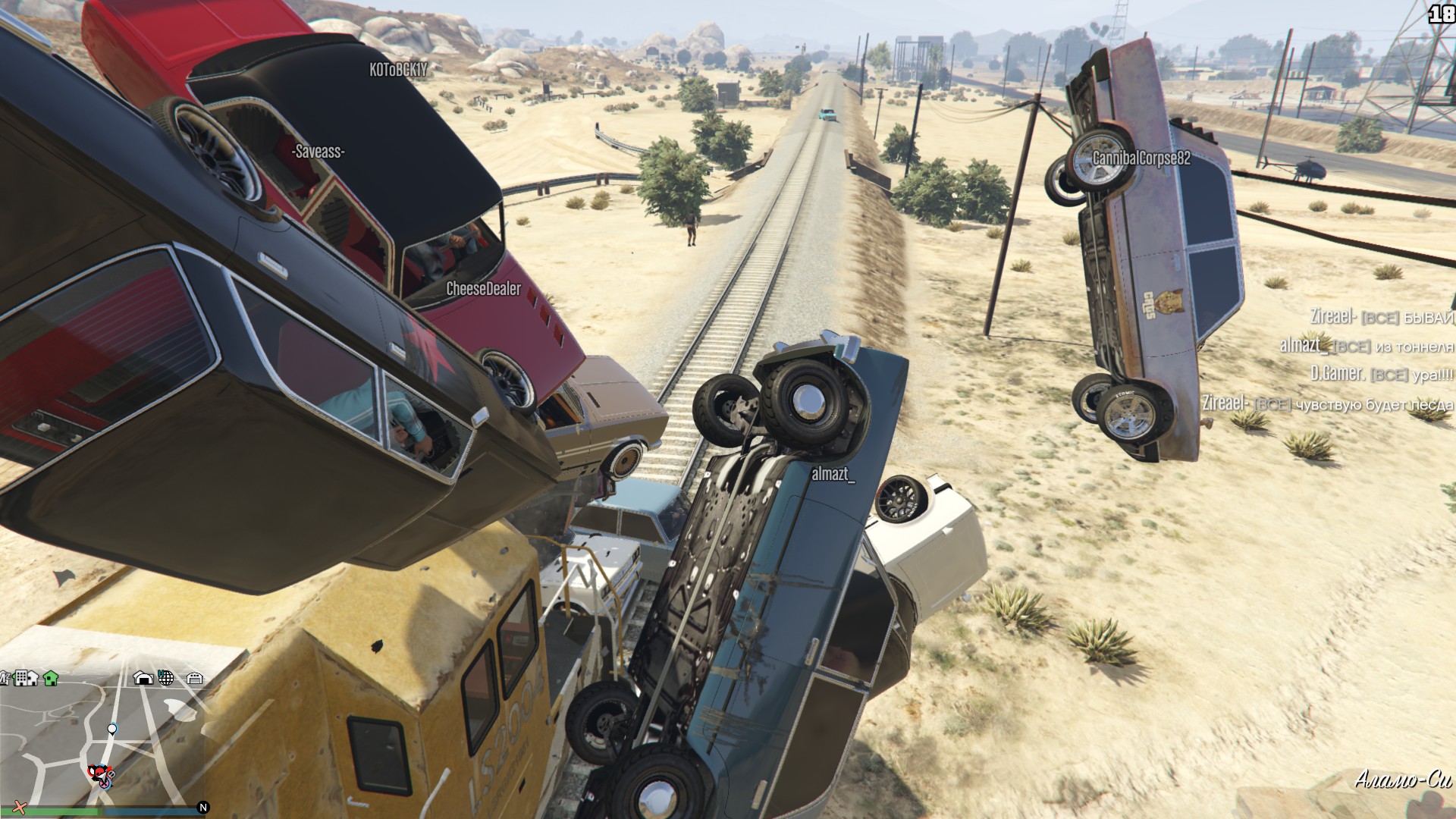Select the white waypoint pin on the minimap
The height and width of the screenshot is (819, 1456).
[112, 730]
